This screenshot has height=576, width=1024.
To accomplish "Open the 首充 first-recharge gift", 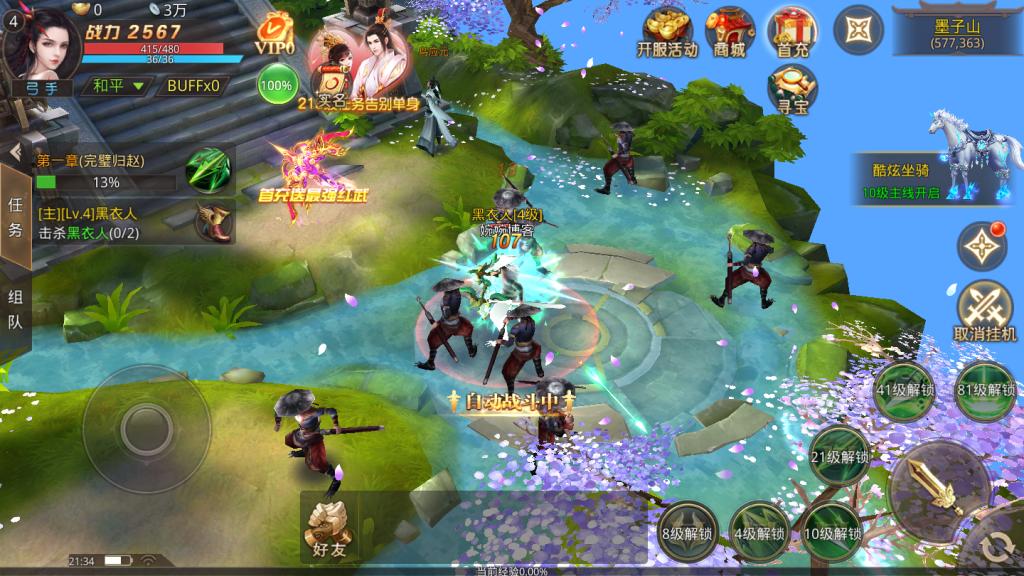I will tap(792, 32).
